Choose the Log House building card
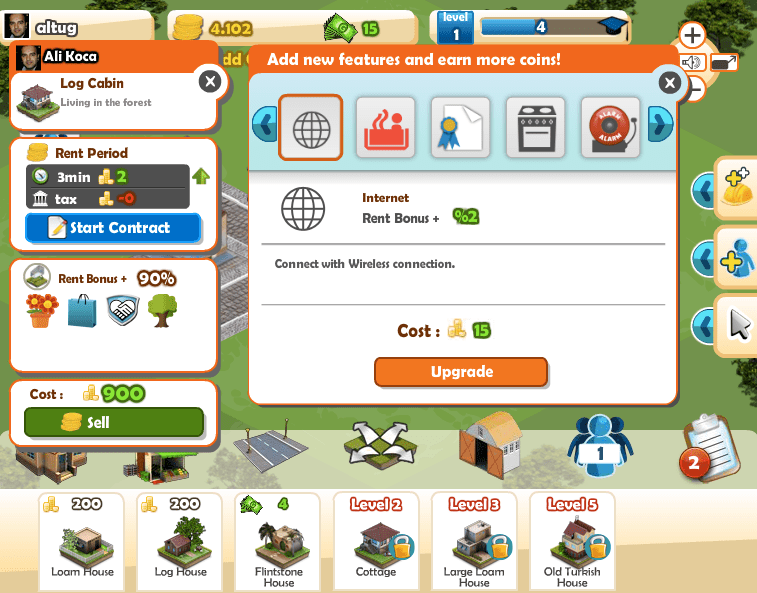Screen dimensions: 757x593 pos(180,540)
